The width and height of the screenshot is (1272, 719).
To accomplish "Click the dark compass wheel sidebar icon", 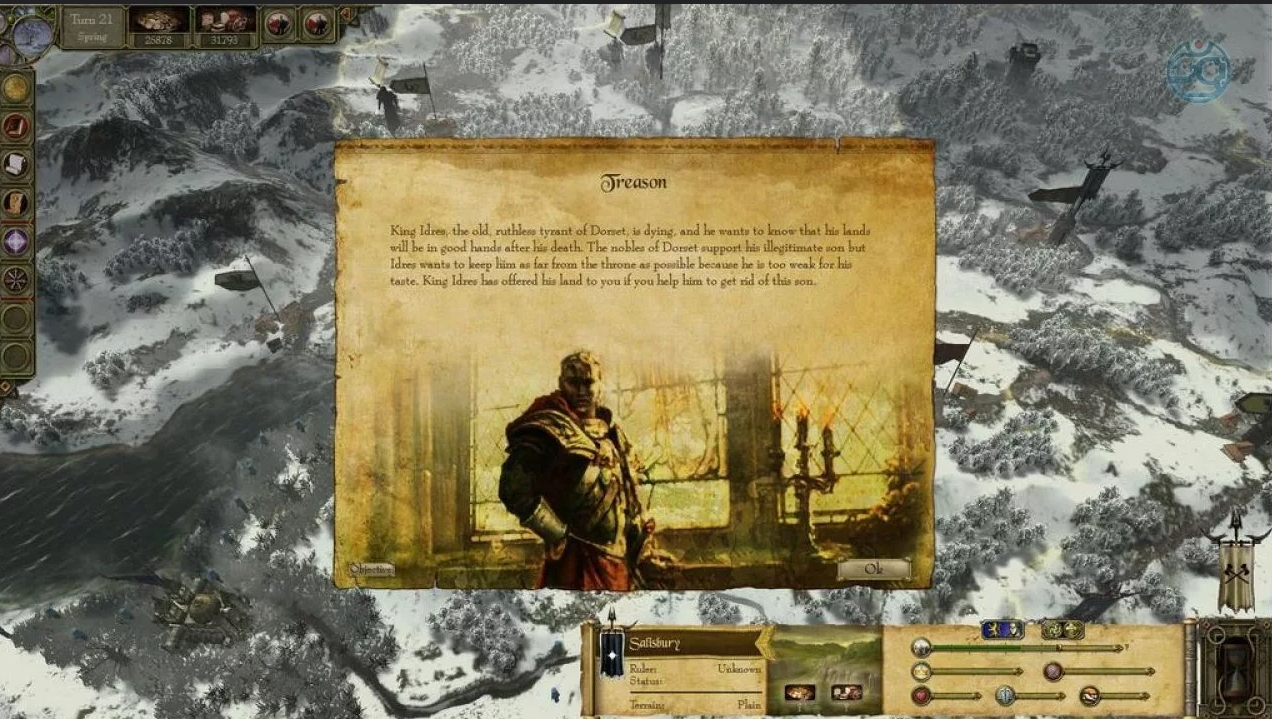I will [15, 280].
